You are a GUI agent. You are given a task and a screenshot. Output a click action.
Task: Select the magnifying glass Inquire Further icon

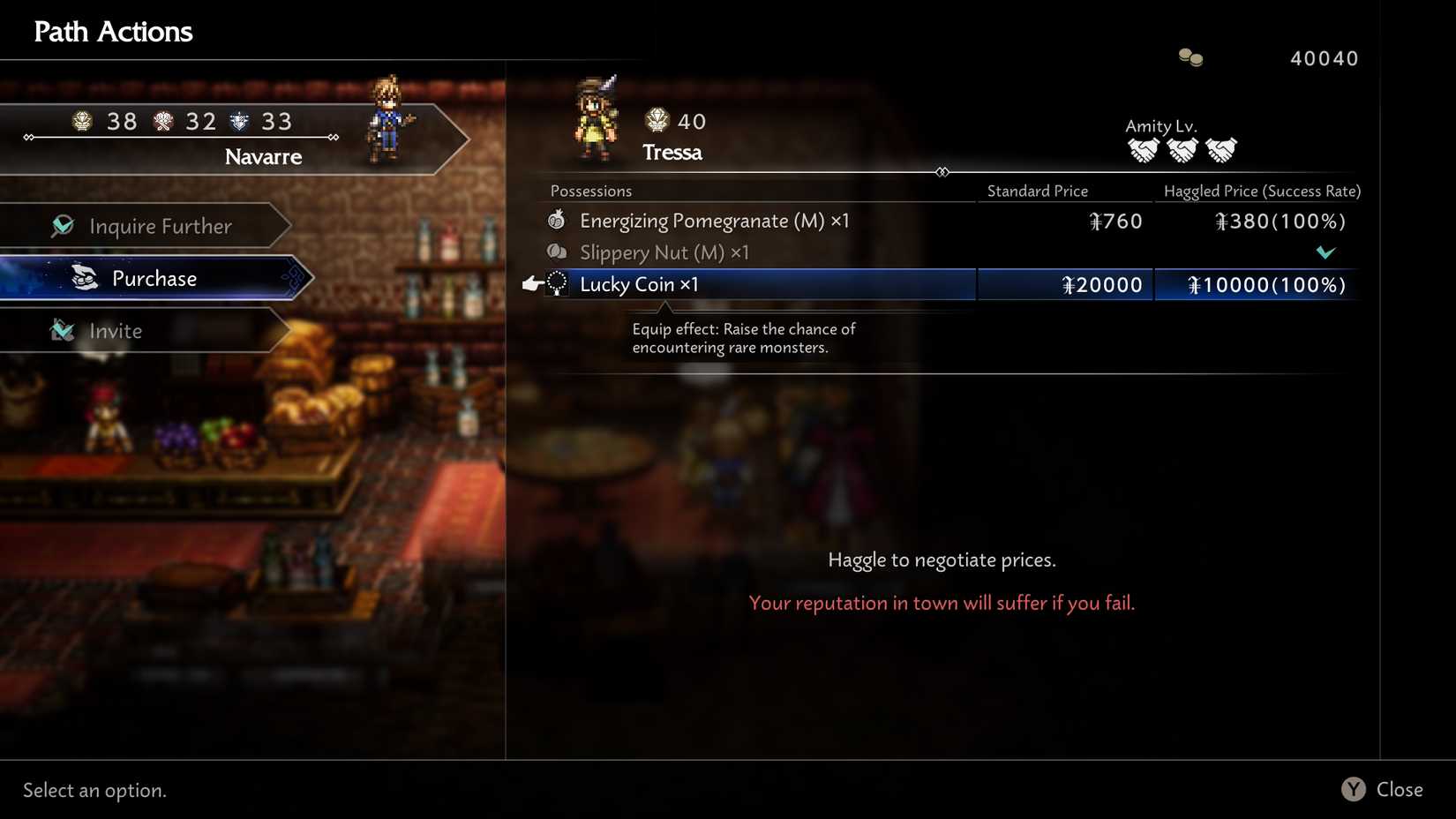point(62,226)
